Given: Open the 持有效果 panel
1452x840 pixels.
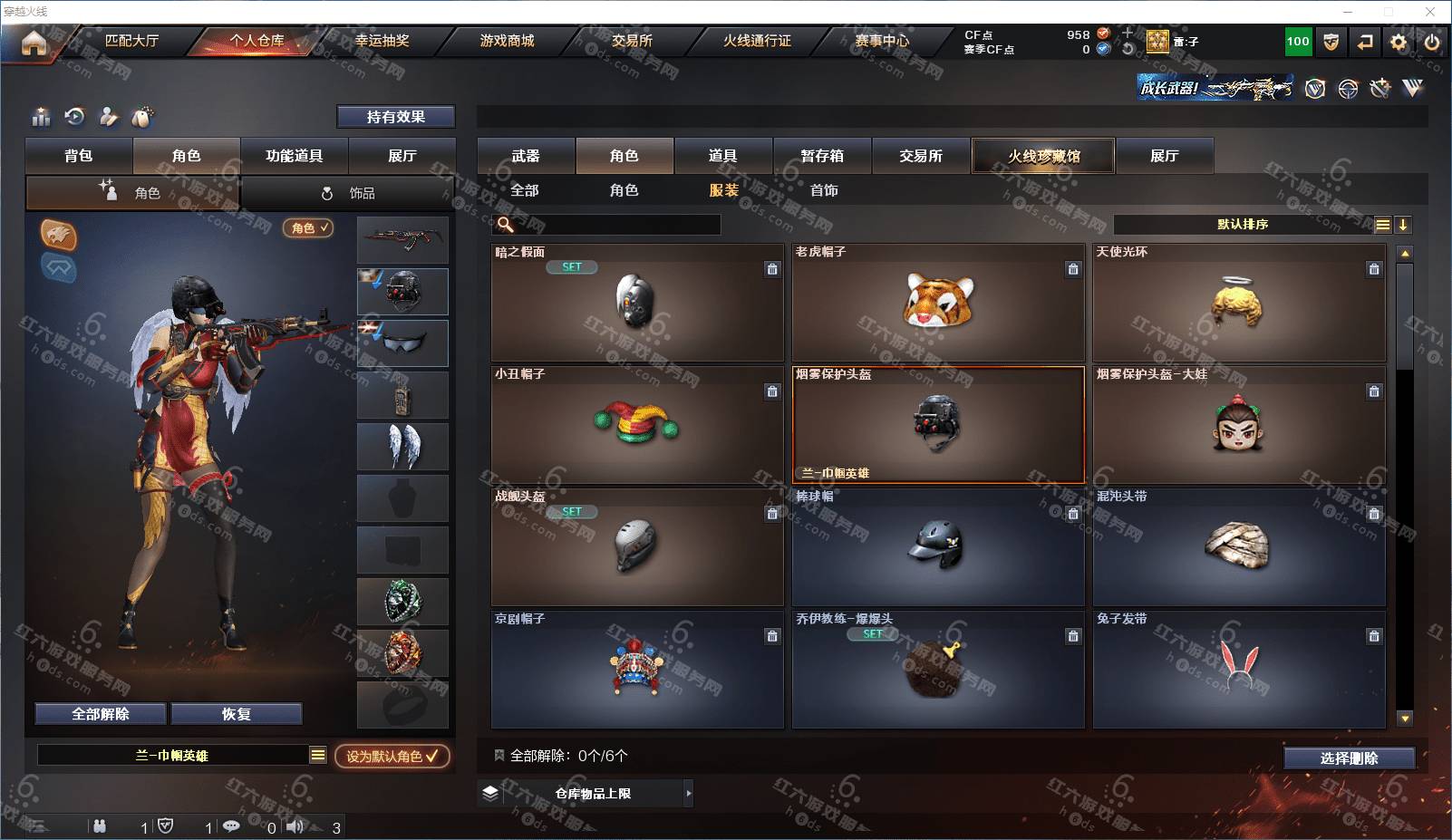Looking at the screenshot, I should click(395, 117).
